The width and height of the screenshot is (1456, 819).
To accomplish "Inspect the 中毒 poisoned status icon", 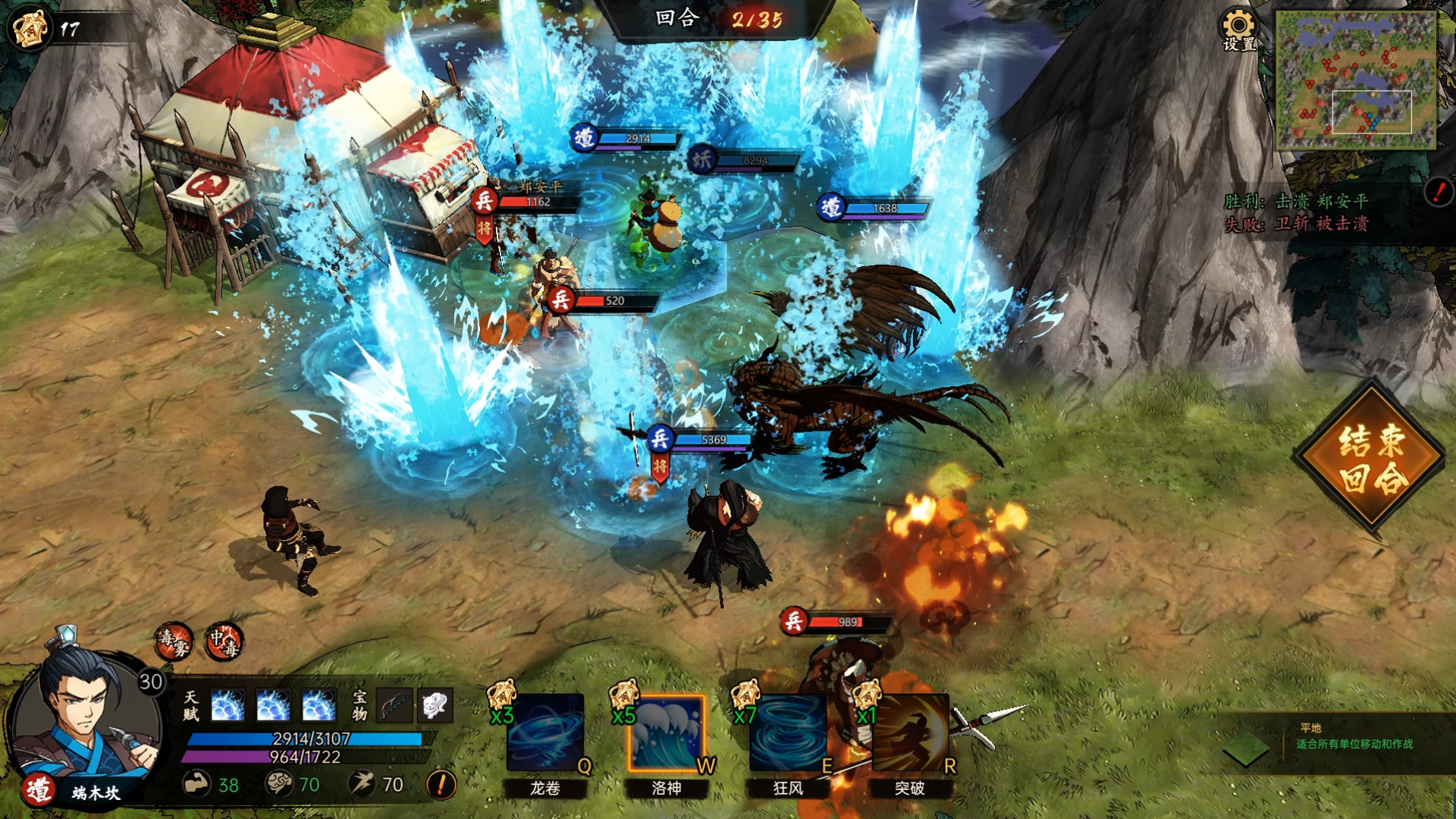I will [x=224, y=642].
